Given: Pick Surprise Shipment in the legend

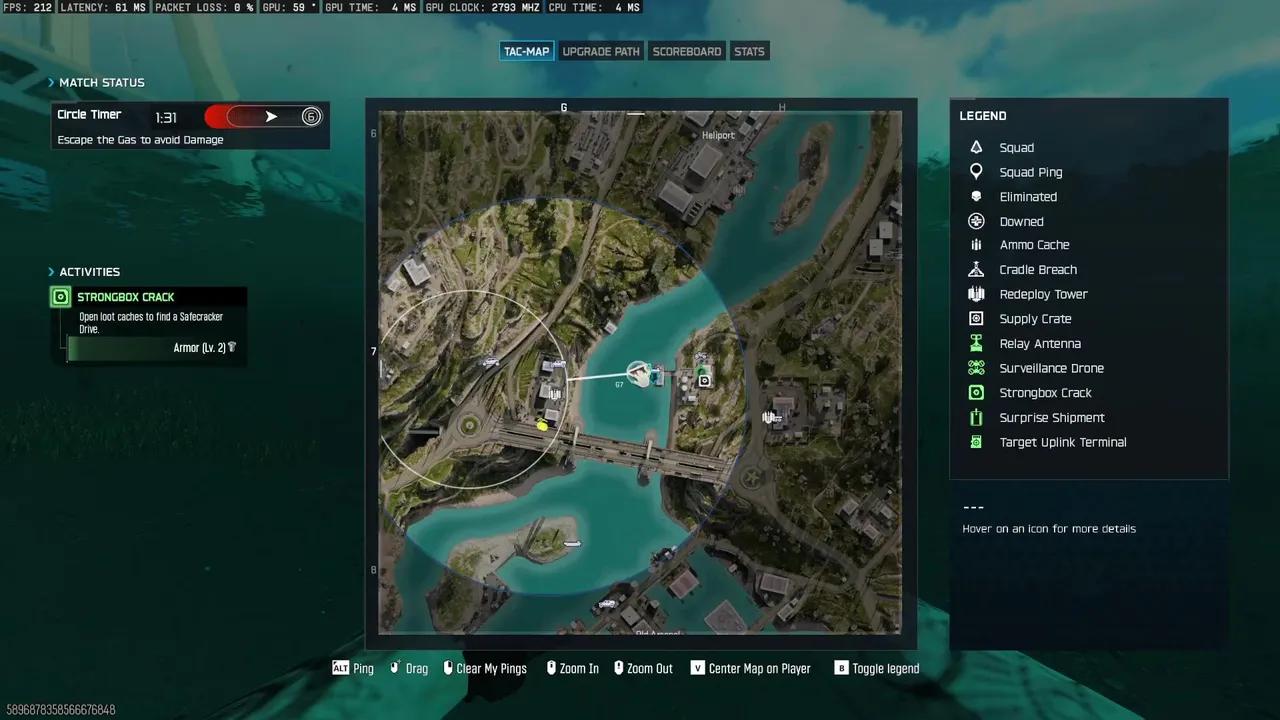Looking at the screenshot, I should (x=1051, y=418).
